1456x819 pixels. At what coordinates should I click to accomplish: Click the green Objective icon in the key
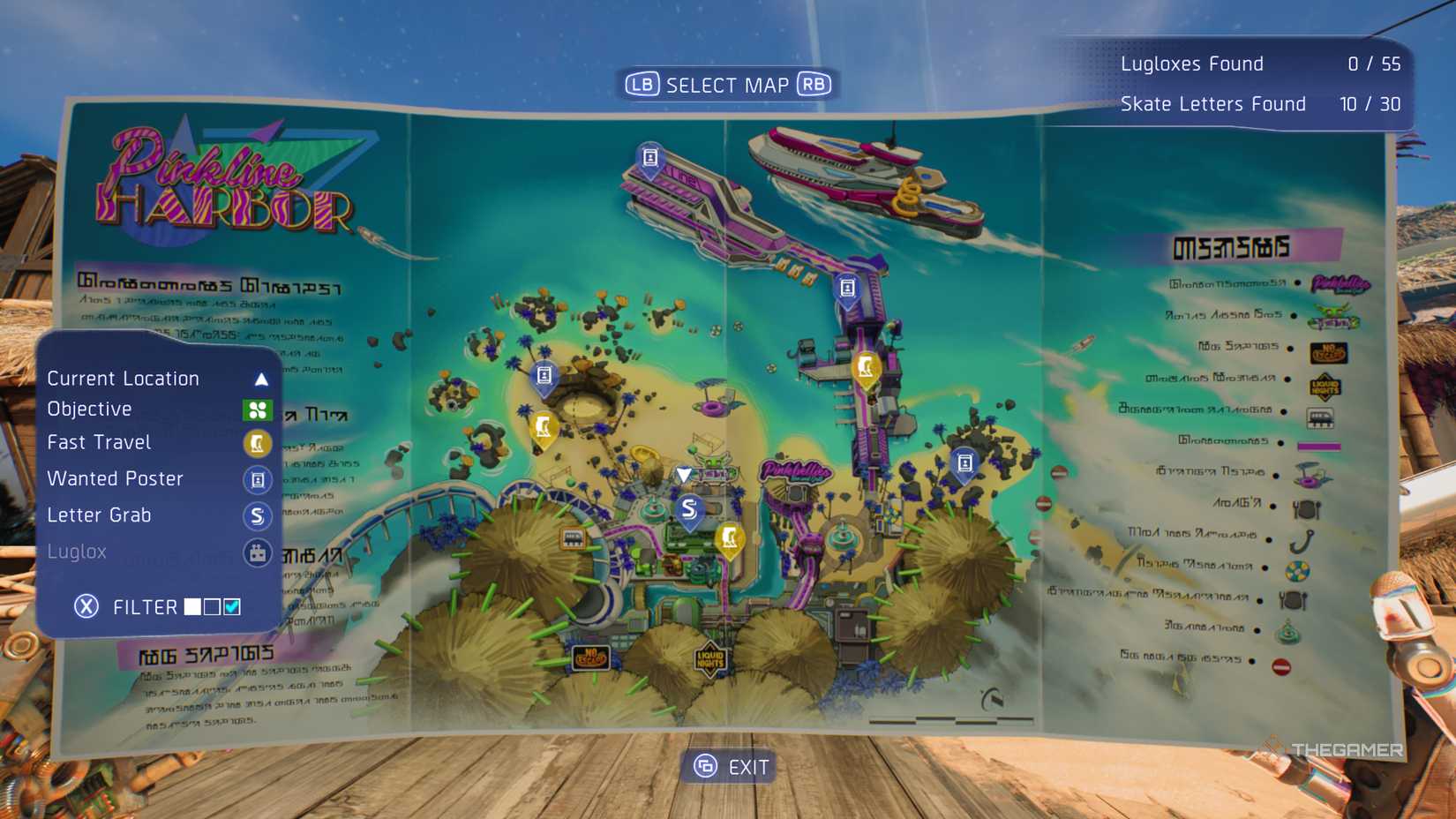[256, 409]
